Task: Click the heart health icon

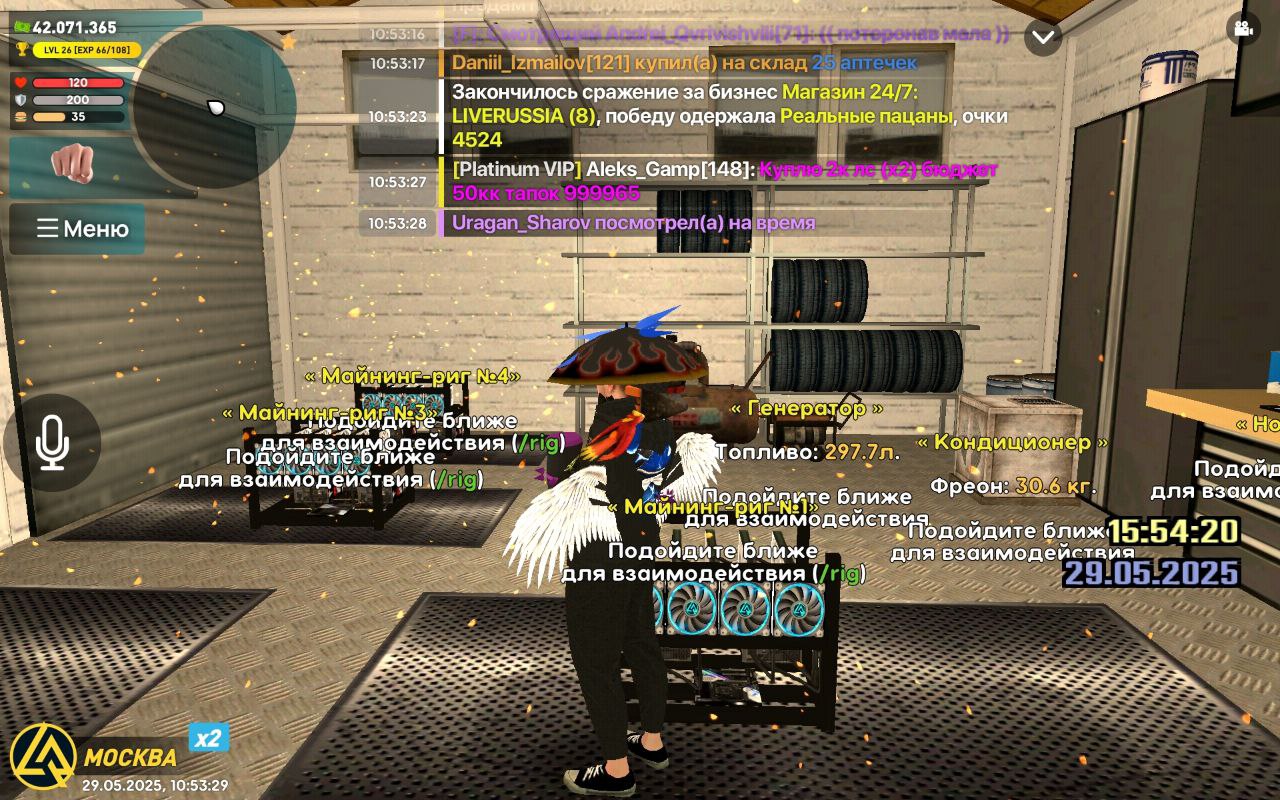Action: click(19, 83)
